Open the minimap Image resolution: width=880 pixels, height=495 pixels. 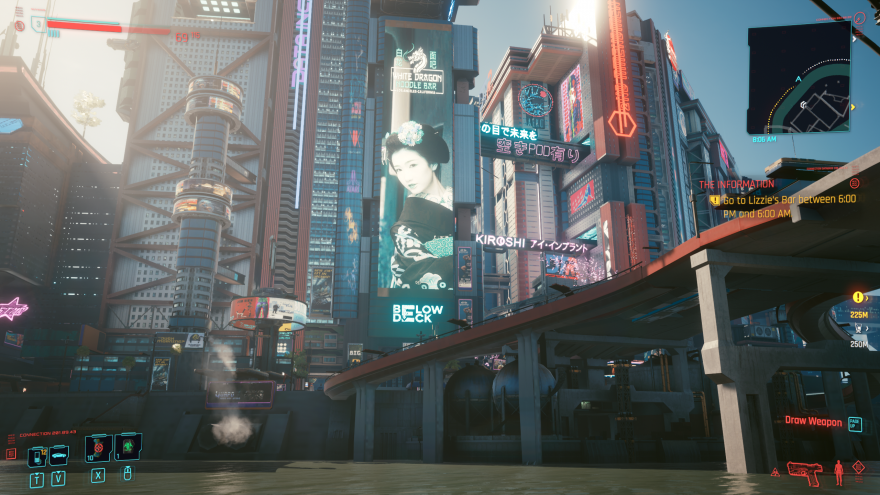pos(799,77)
